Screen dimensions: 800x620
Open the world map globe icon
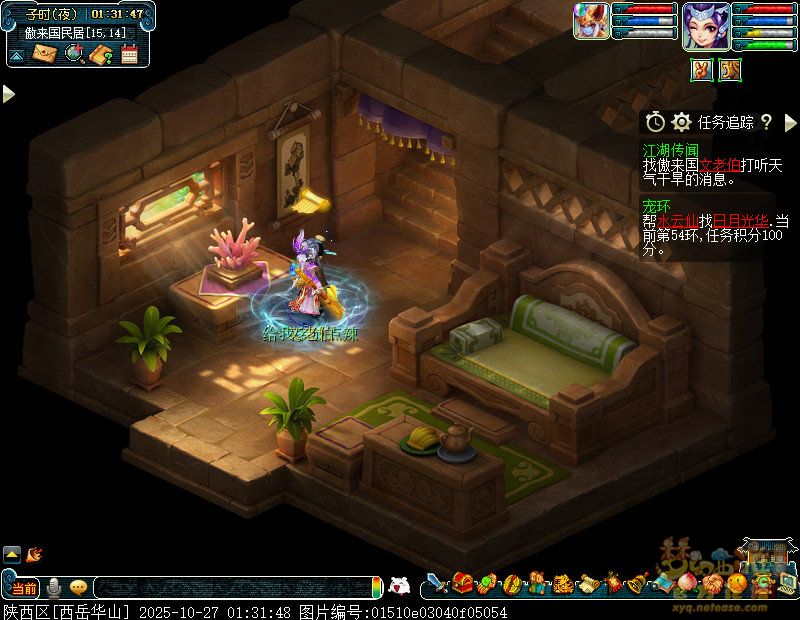73,54
